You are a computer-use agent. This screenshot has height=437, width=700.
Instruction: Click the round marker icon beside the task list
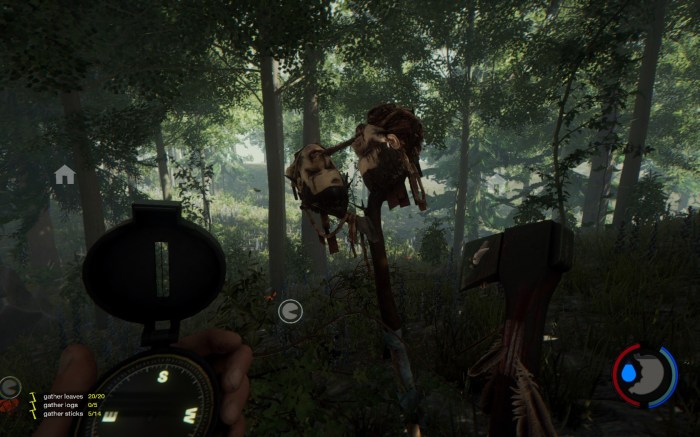coord(10,386)
